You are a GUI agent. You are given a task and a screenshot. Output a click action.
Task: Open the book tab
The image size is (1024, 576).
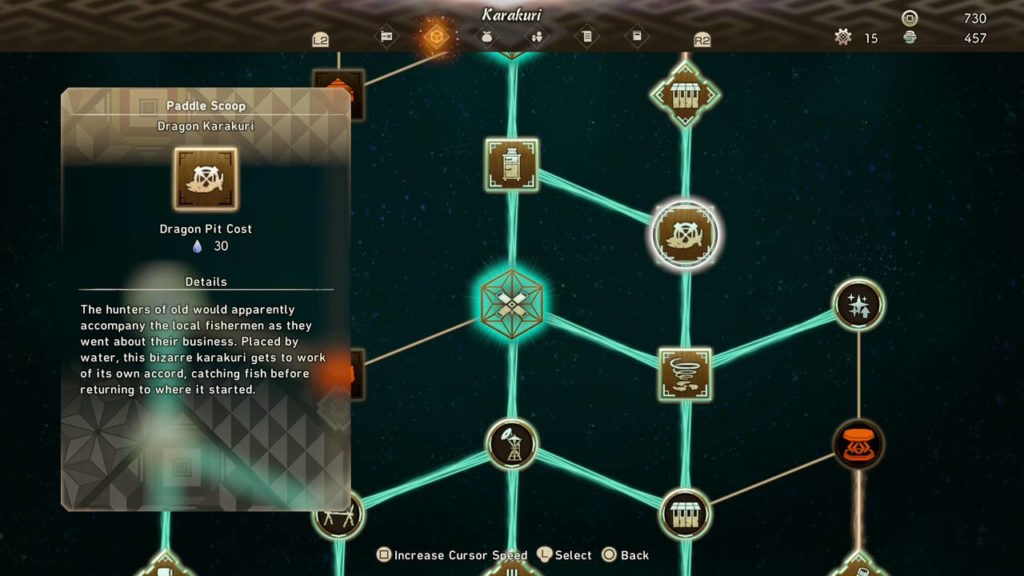pyautogui.click(x=637, y=38)
